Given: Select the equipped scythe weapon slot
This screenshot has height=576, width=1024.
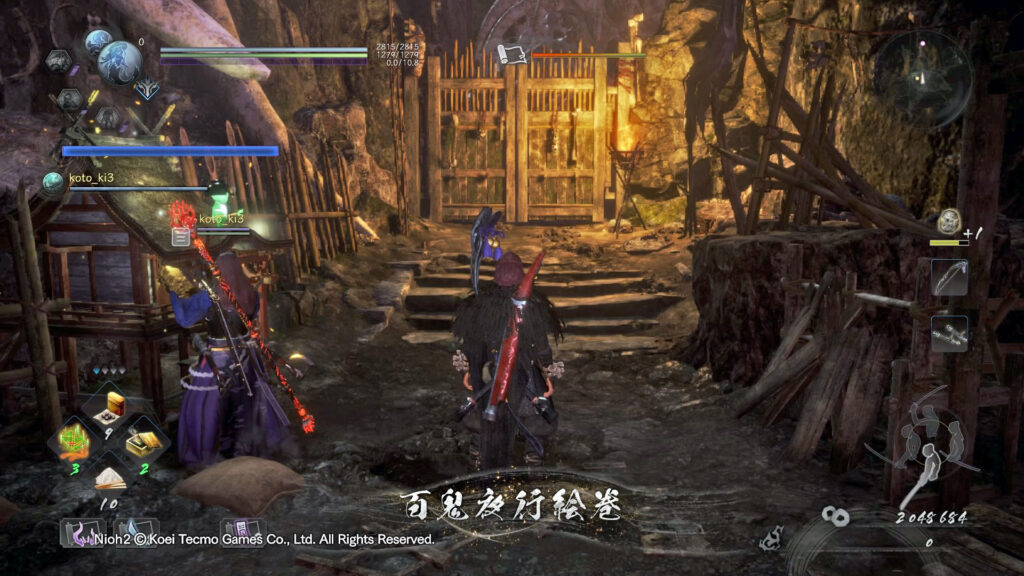Looking at the screenshot, I should [x=948, y=277].
